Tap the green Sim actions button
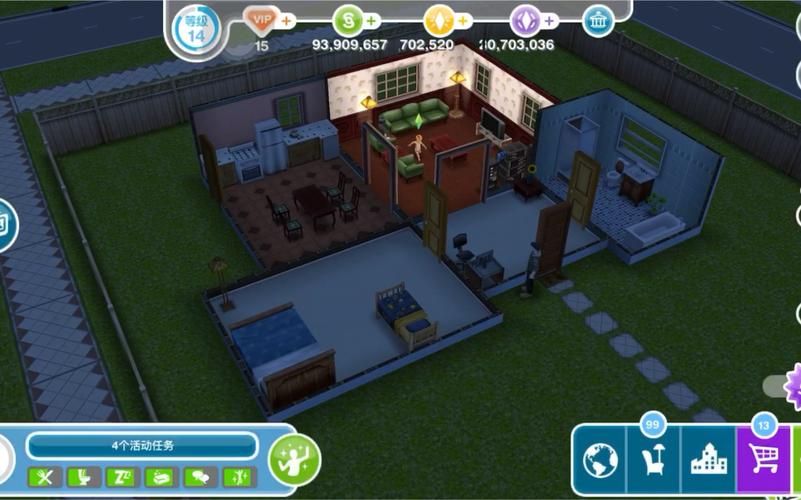This screenshot has height=500, width=801. click(294, 459)
